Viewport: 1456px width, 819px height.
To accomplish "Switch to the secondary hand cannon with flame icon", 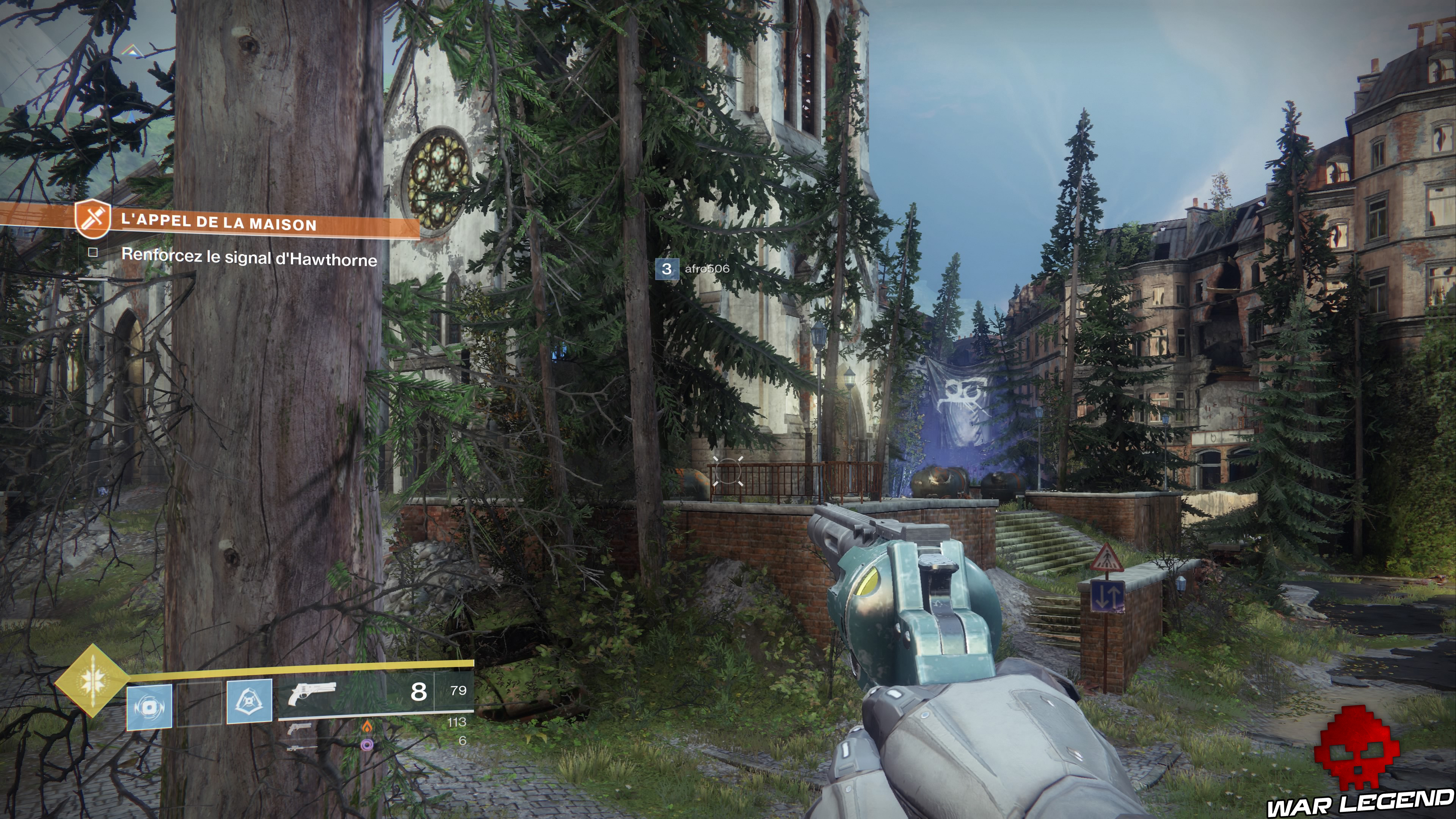I will [x=300, y=728].
